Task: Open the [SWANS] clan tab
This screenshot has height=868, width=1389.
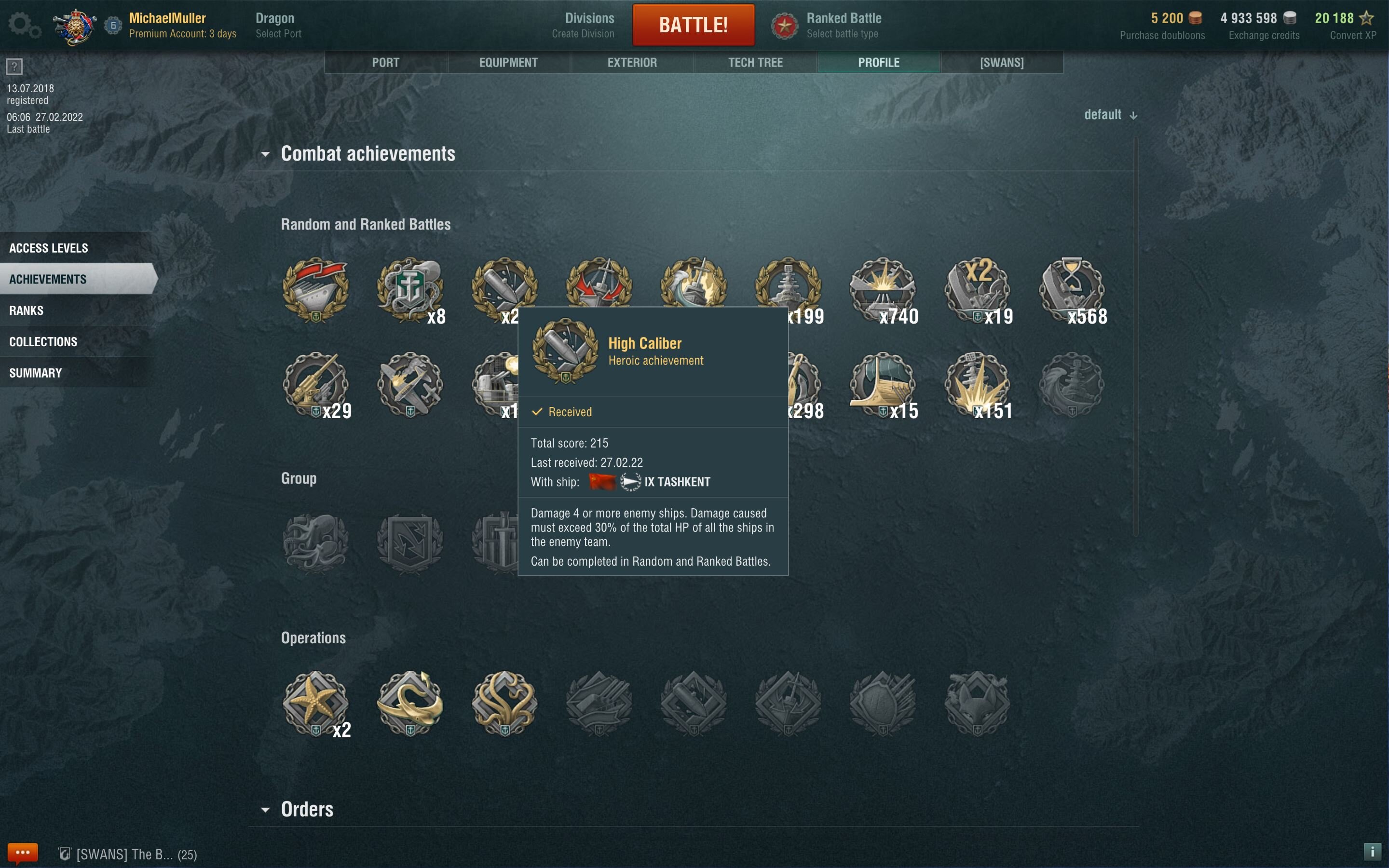Action: tap(1002, 63)
